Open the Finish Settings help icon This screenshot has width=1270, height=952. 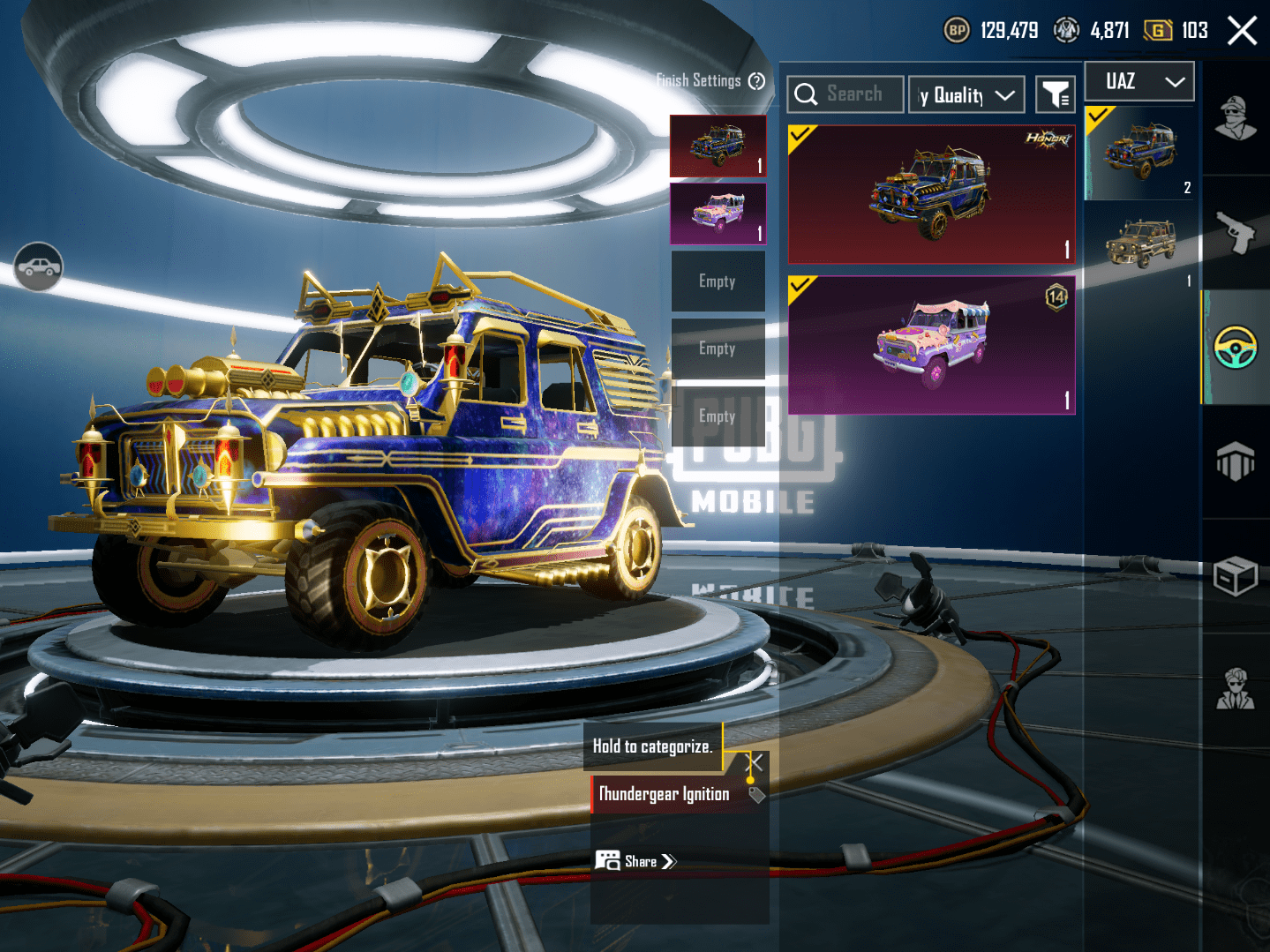(756, 81)
